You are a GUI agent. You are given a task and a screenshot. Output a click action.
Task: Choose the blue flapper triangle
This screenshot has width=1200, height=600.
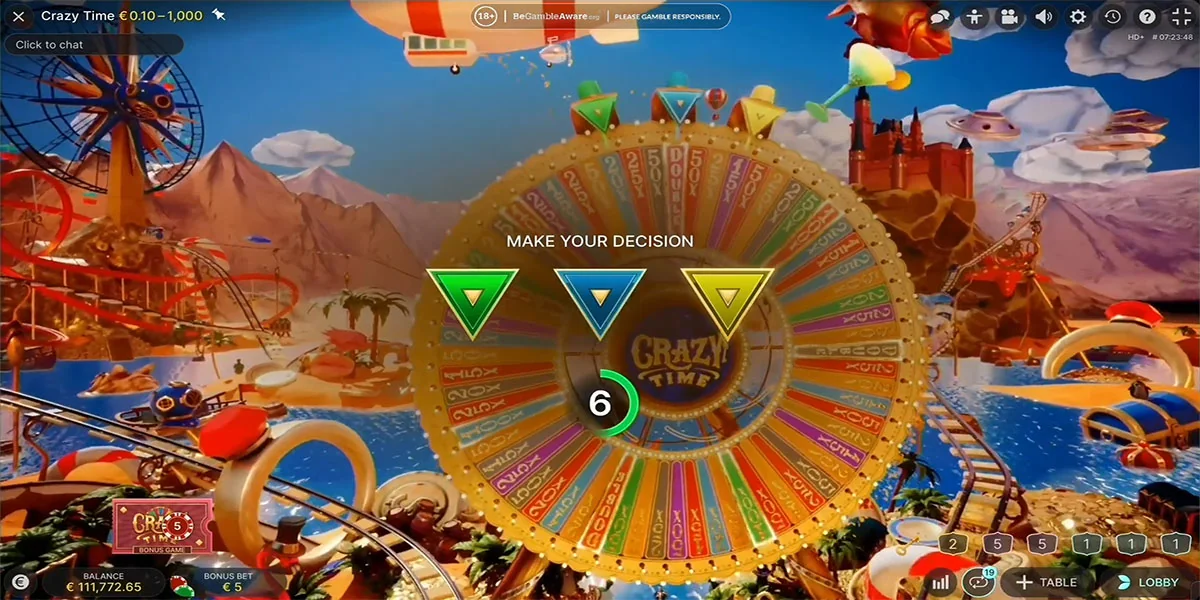599,297
